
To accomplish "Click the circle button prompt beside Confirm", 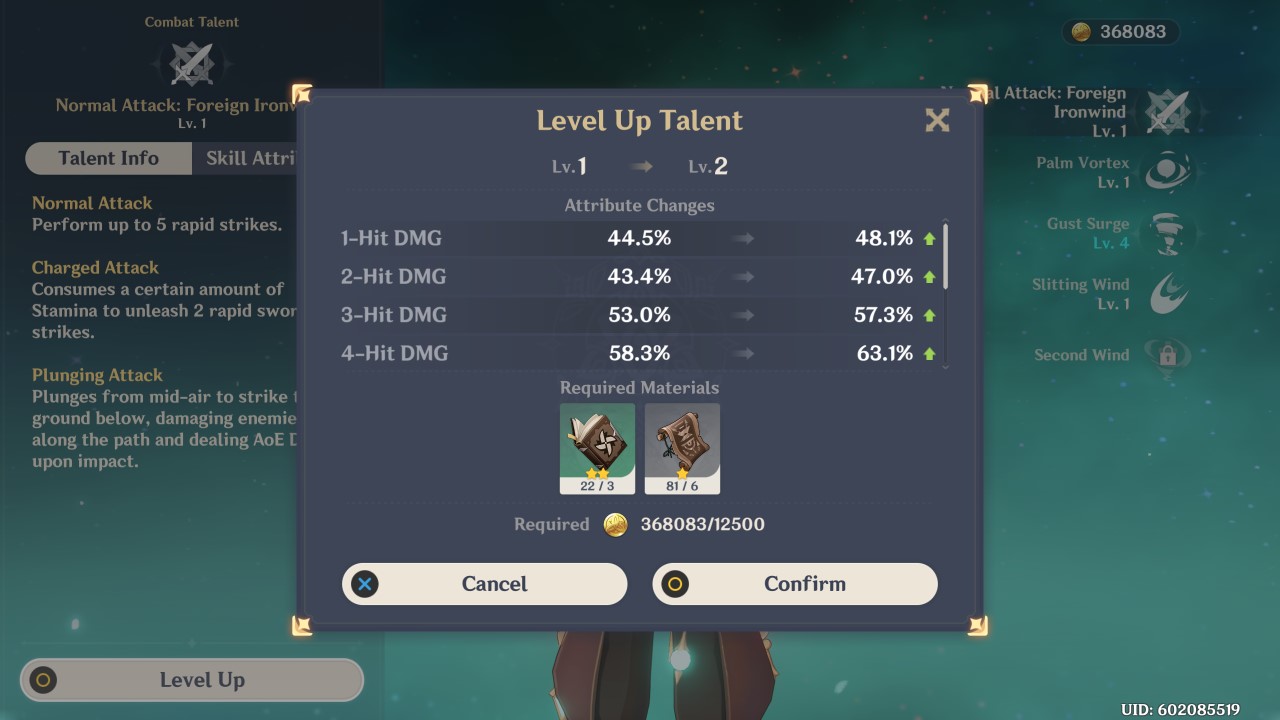I will (674, 584).
